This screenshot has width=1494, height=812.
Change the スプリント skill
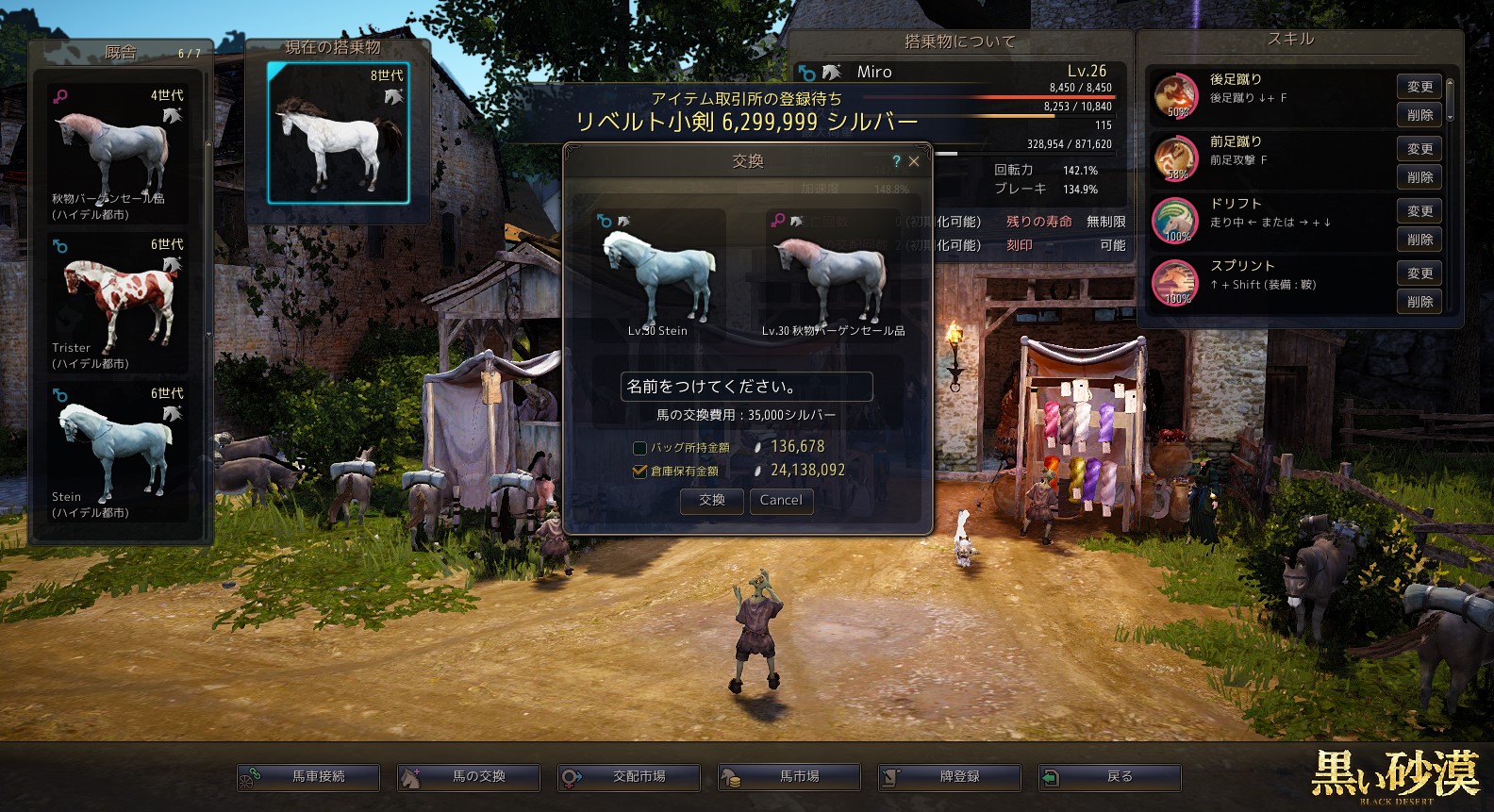[x=1419, y=273]
